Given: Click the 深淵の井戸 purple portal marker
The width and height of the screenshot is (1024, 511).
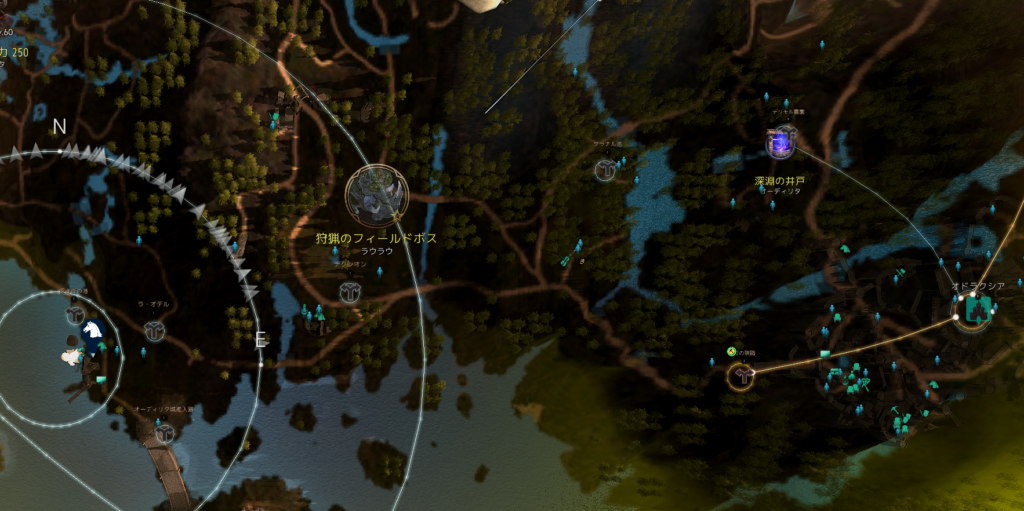Looking at the screenshot, I should coord(780,144).
